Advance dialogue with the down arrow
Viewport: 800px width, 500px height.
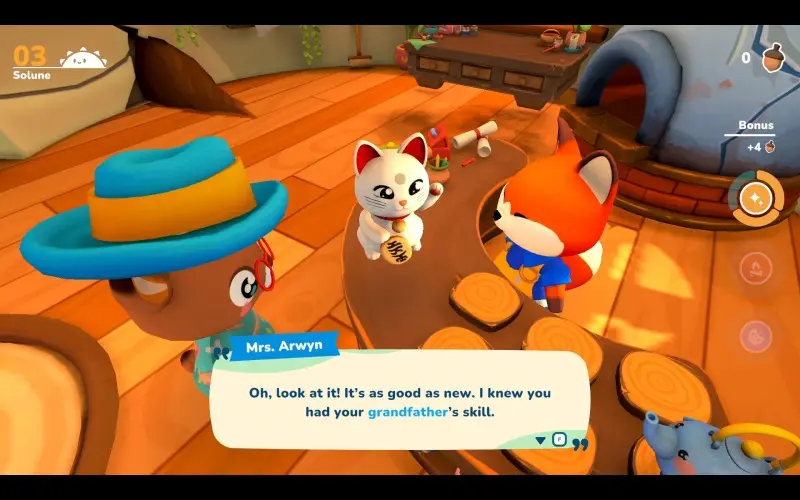(541, 439)
